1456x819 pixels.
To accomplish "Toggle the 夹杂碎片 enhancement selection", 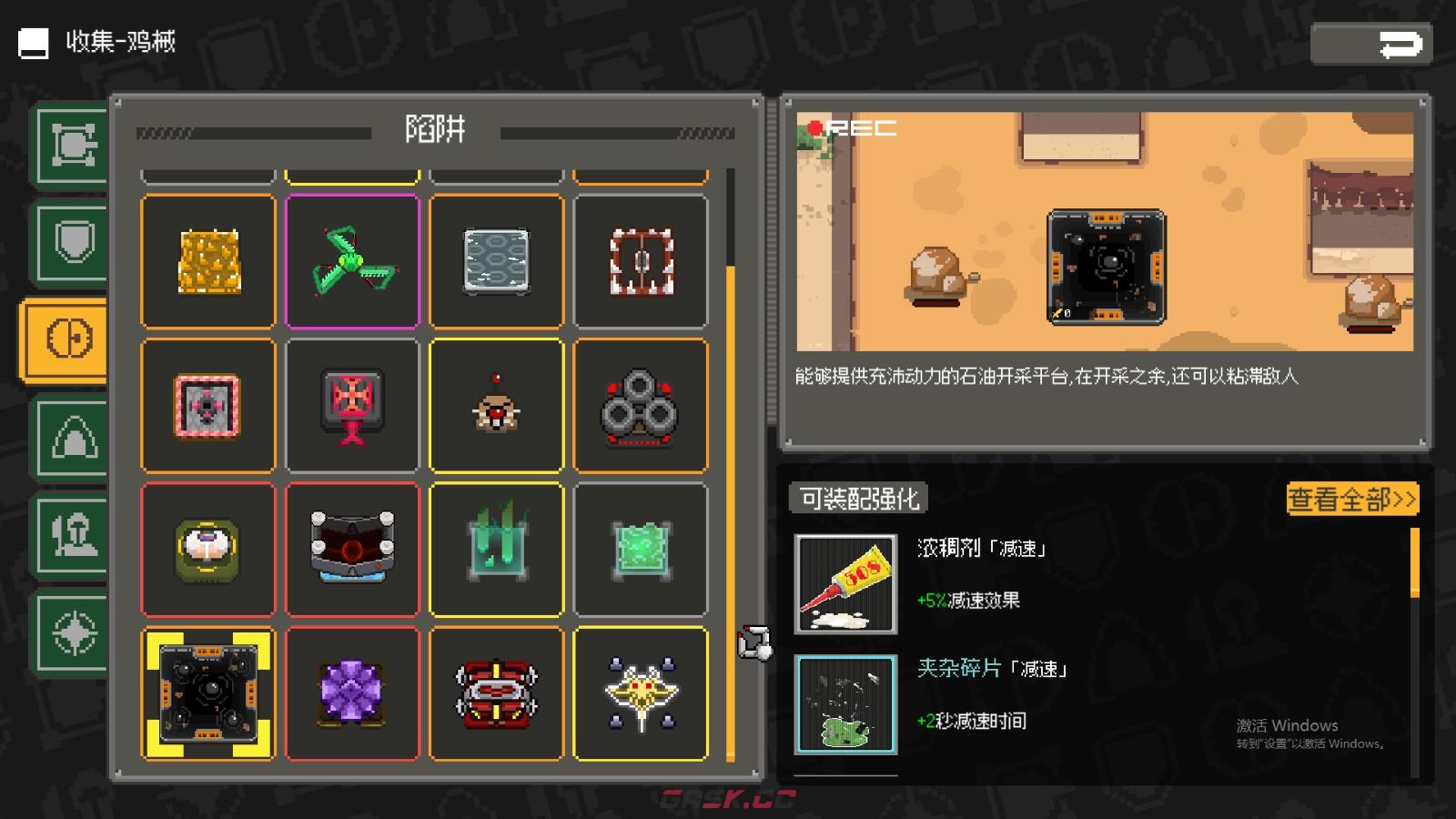I will pos(845,702).
